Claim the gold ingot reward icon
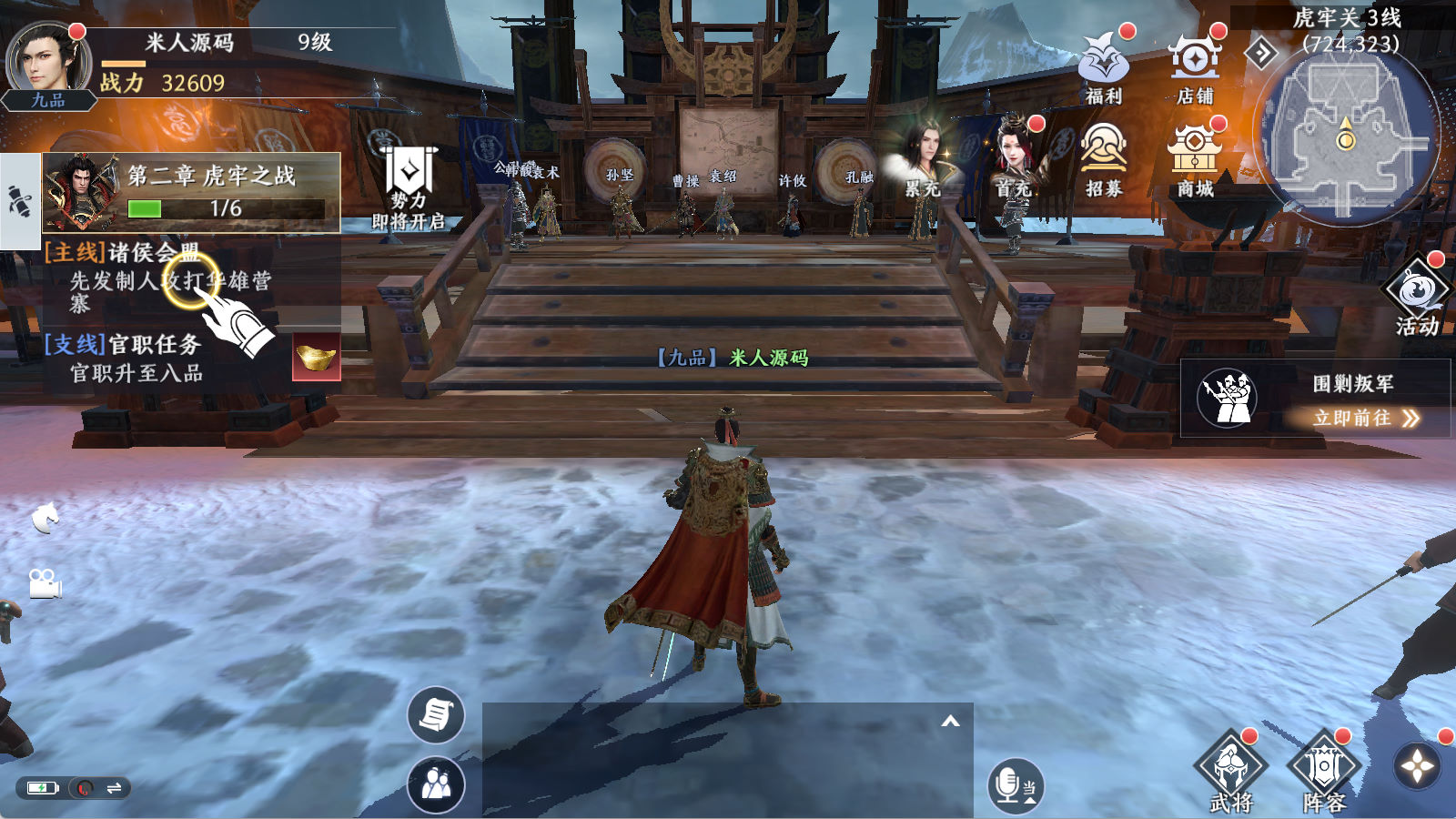Screen dimensions: 1456x819 (x=316, y=357)
